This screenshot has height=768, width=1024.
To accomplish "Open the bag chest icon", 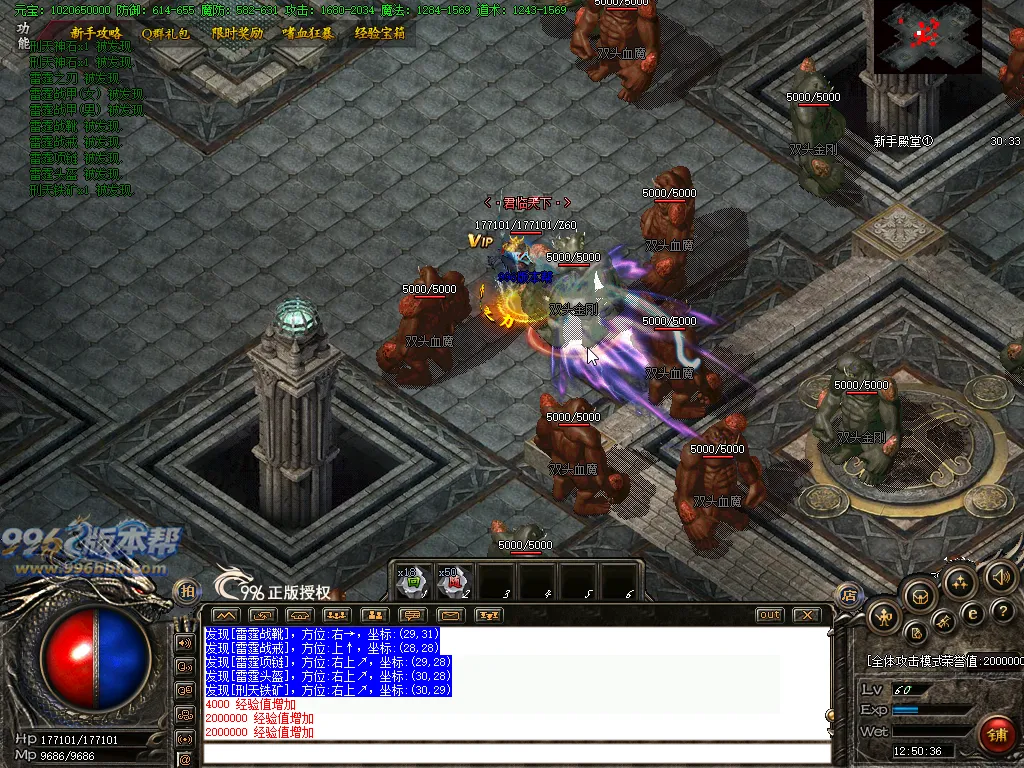I will pyautogui.click(x=918, y=597).
